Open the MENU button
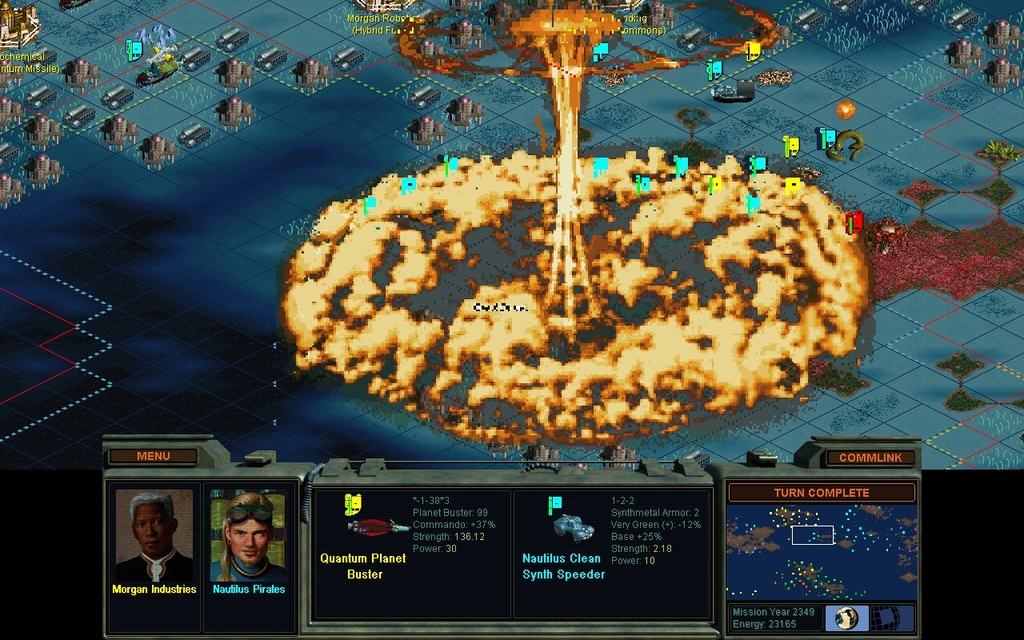The width and height of the screenshot is (1024, 640). pyautogui.click(x=153, y=456)
